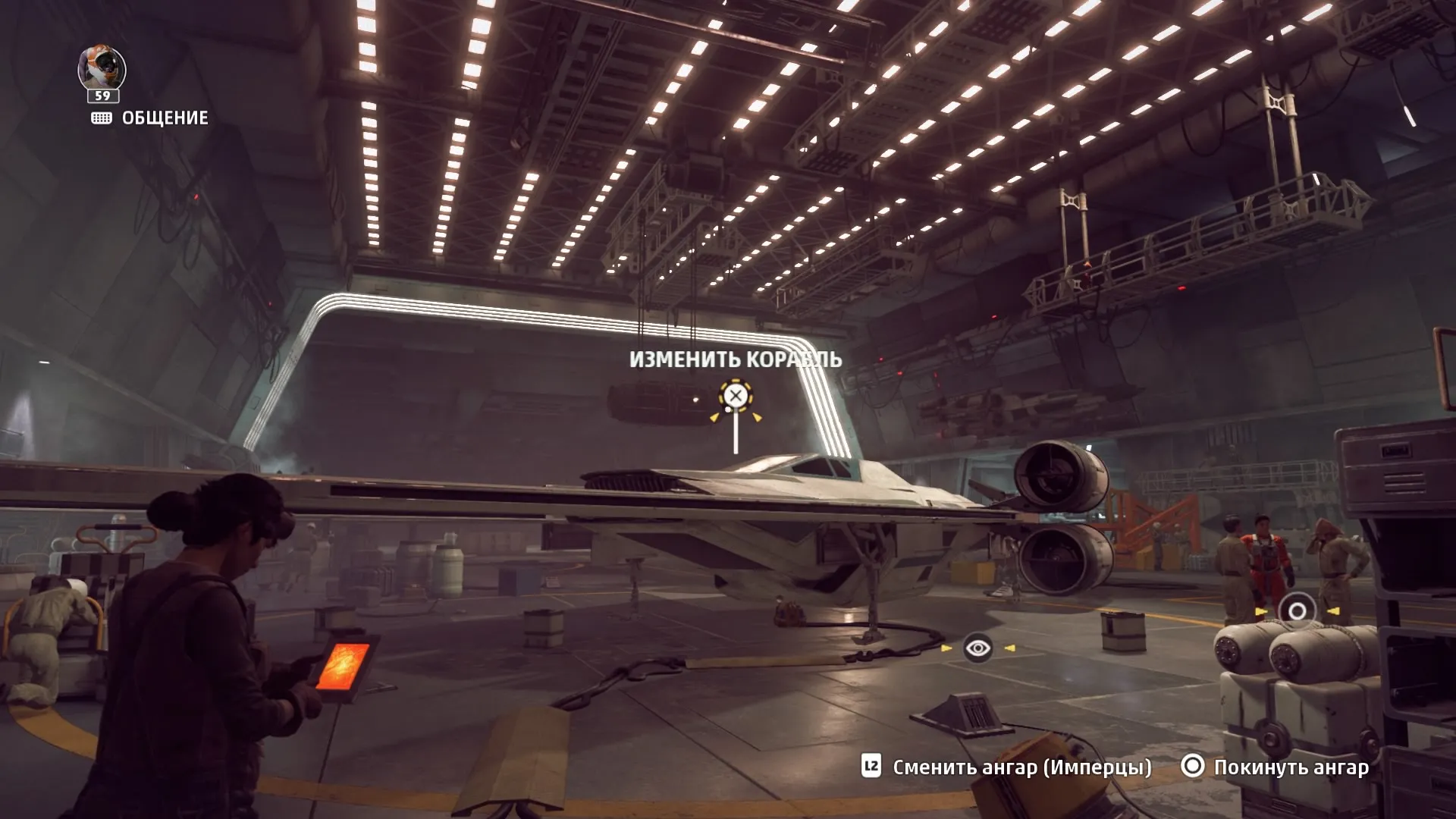Select the 'Изменить корабль' ship marker

735,395
